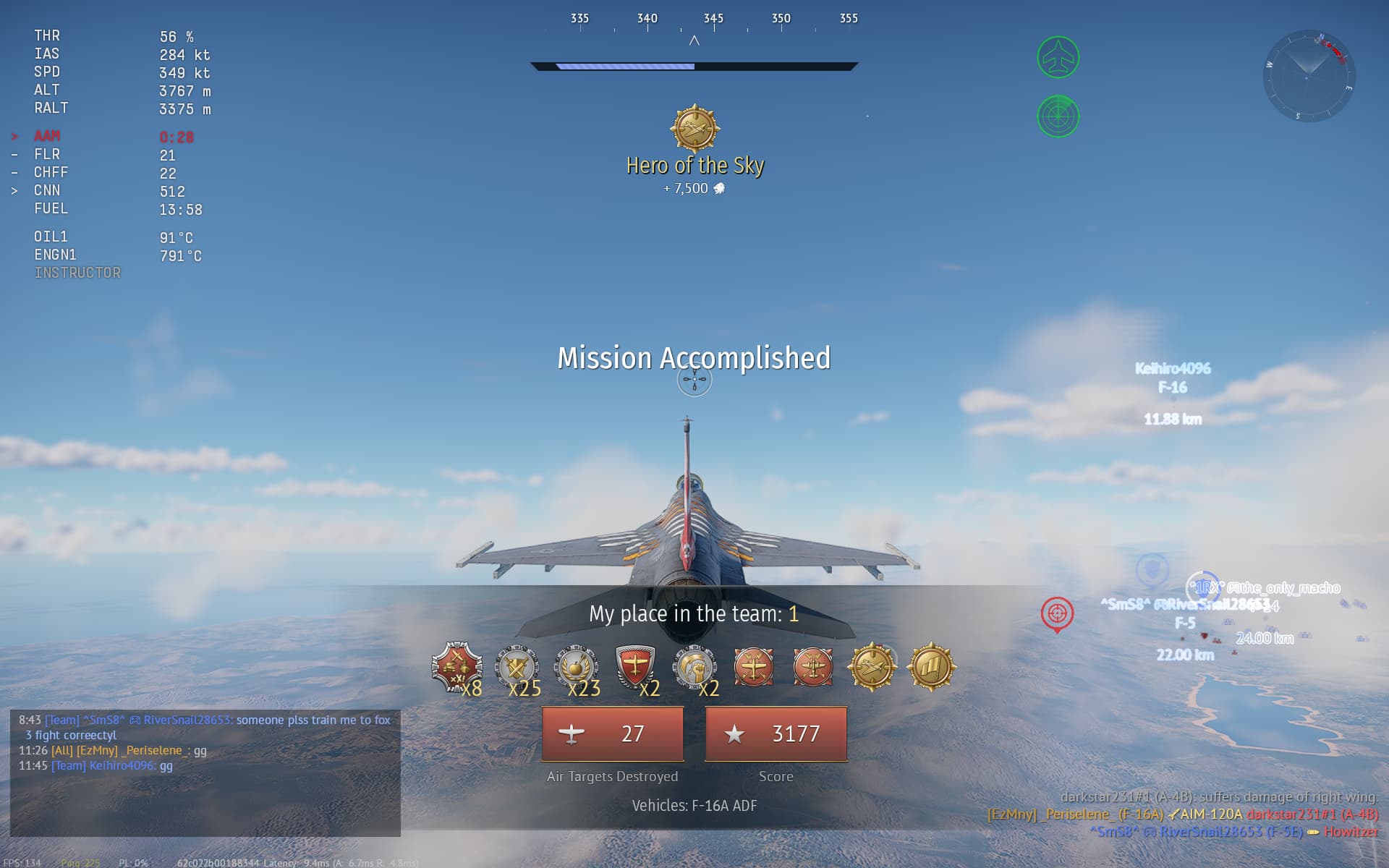Image resolution: width=1389 pixels, height=868 pixels.
Task: Select the green radar status icon
Action: click(x=1058, y=116)
